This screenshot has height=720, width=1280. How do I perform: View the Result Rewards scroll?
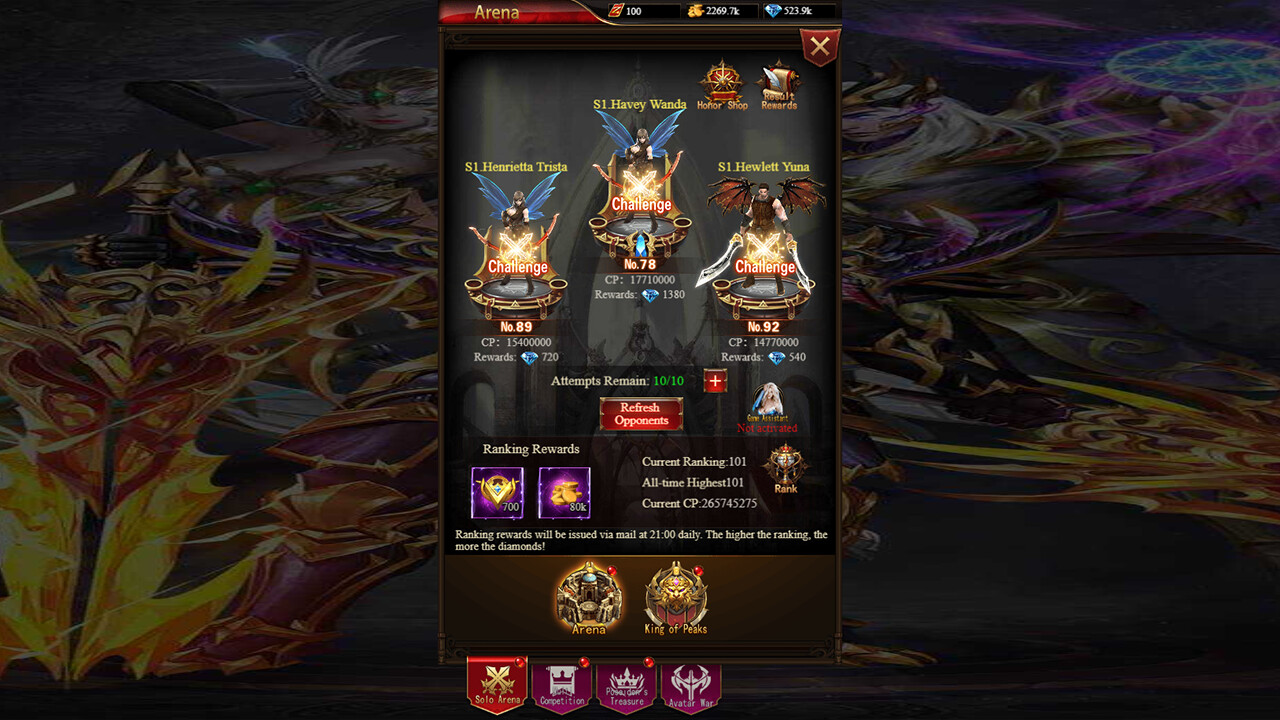pos(779,82)
